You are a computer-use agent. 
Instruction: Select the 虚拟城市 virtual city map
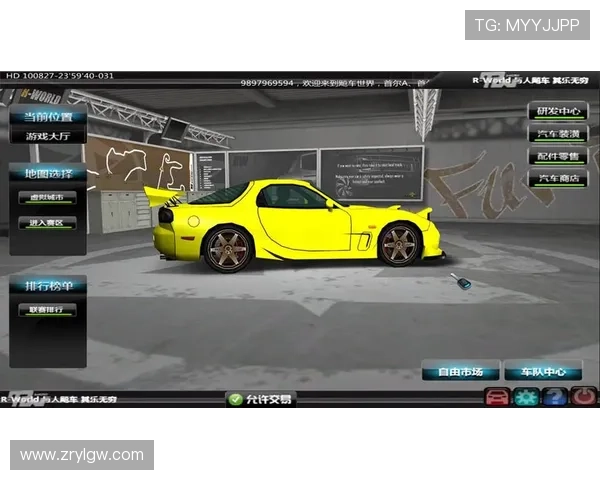(47, 198)
